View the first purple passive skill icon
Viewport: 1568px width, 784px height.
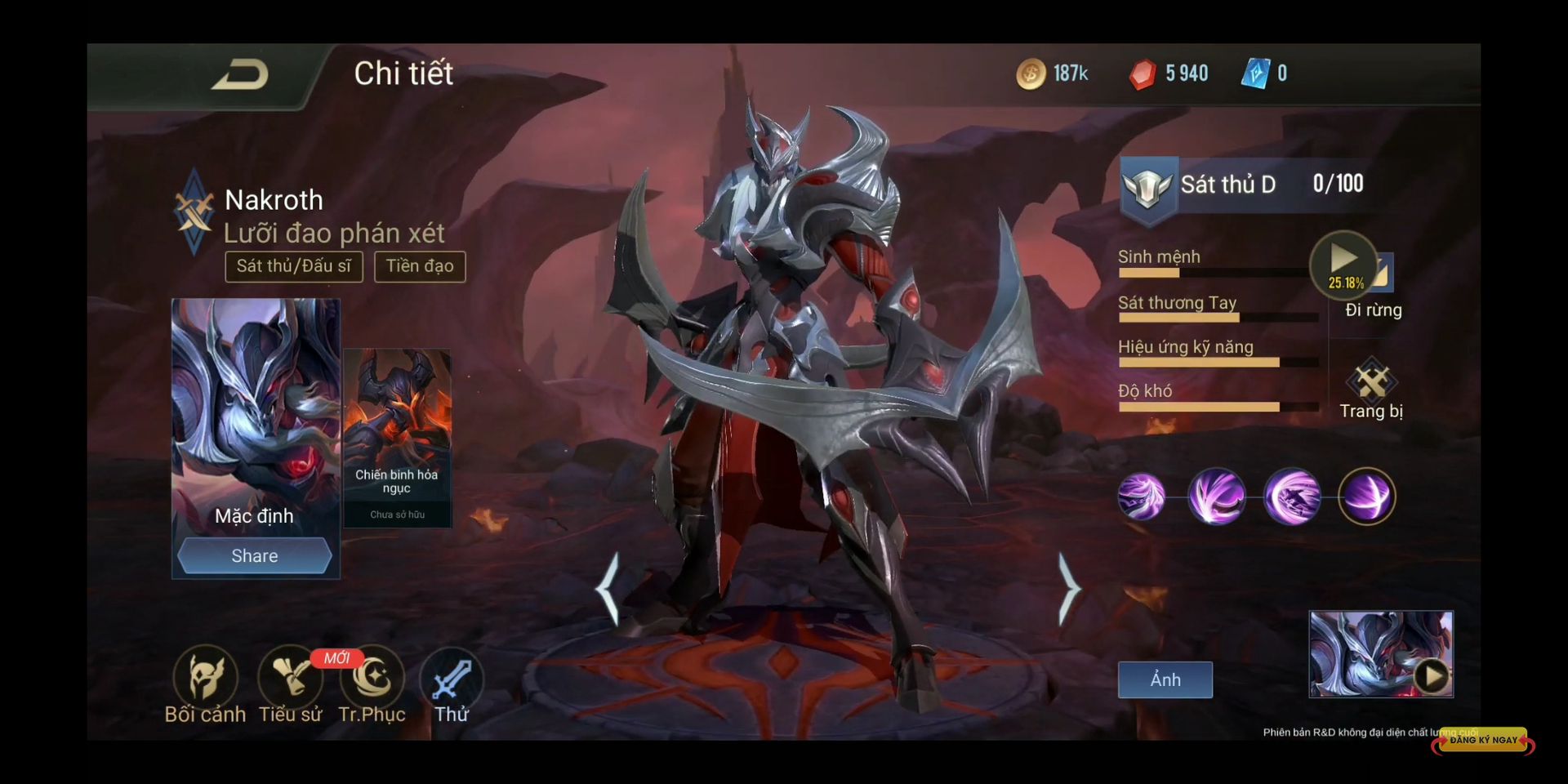[x=1141, y=497]
